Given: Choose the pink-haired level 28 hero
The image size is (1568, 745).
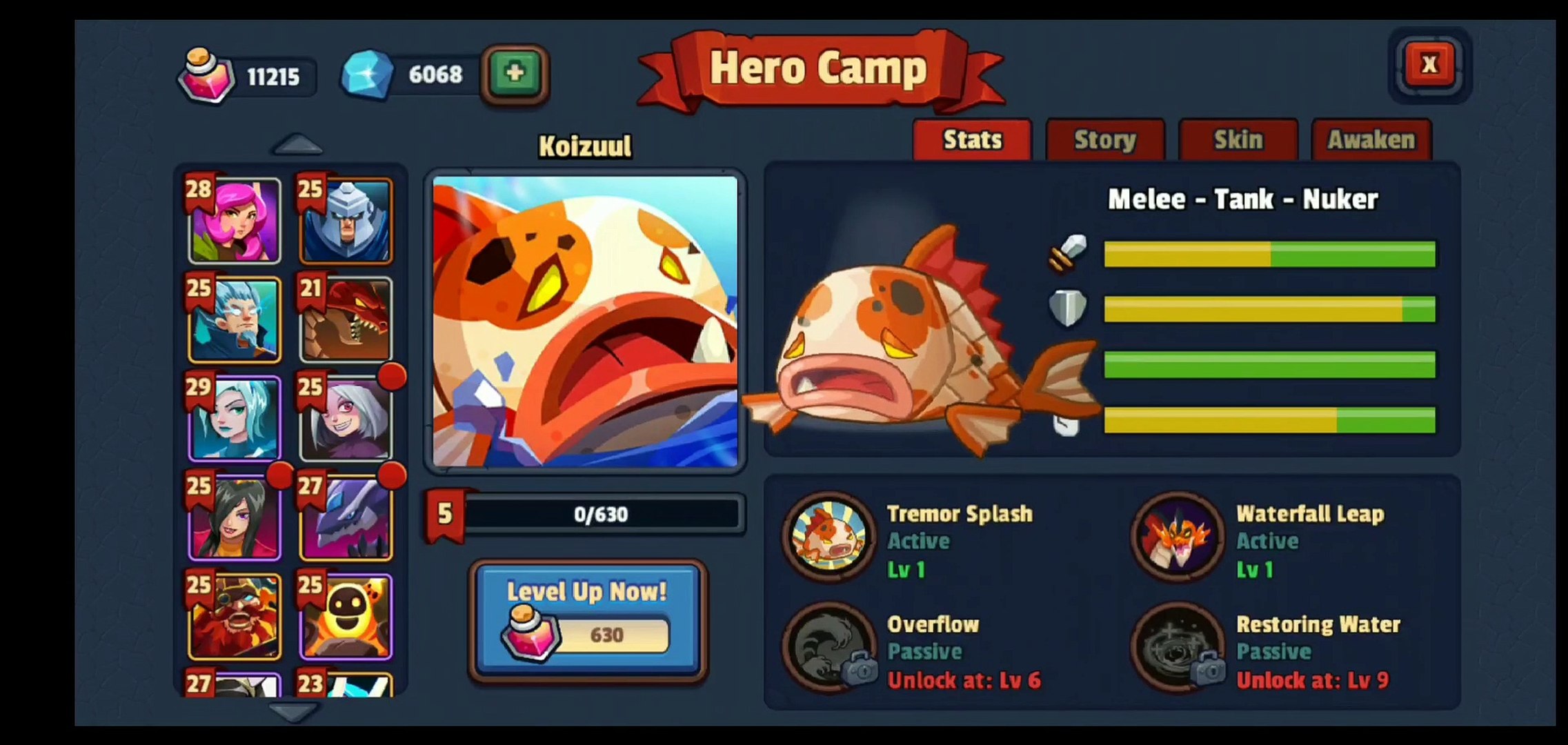Looking at the screenshot, I should (x=235, y=221).
